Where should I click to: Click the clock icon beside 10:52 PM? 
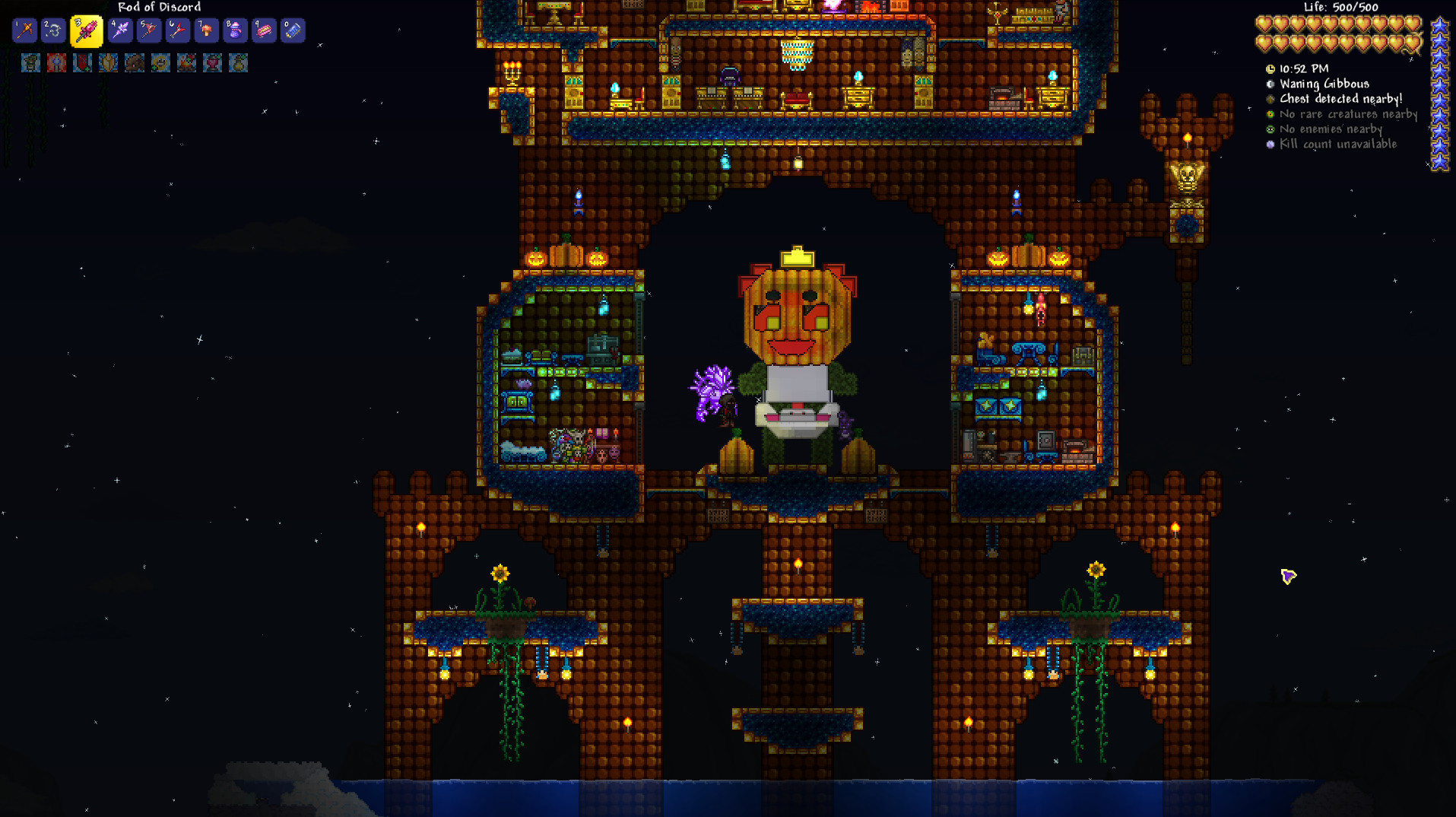[x=1270, y=69]
